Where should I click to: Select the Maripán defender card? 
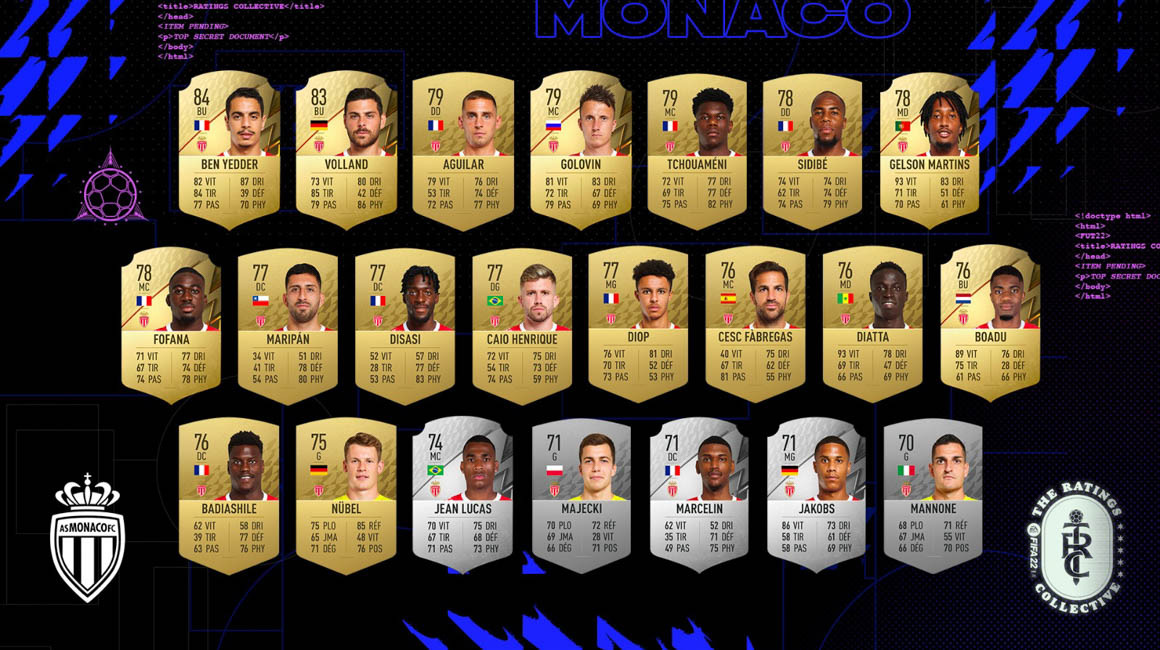(287, 320)
